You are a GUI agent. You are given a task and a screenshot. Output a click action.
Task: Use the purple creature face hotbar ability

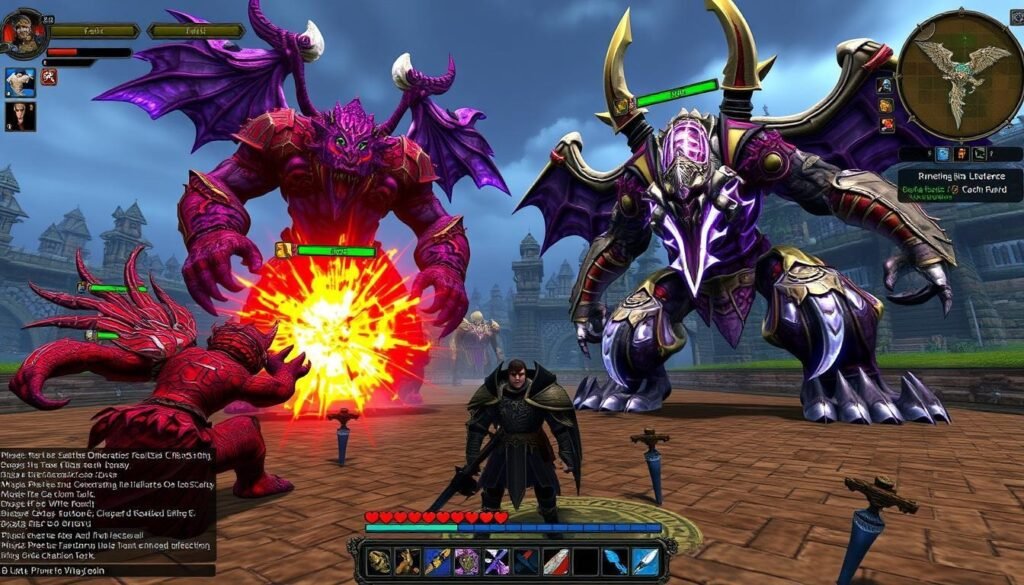click(x=467, y=561)
